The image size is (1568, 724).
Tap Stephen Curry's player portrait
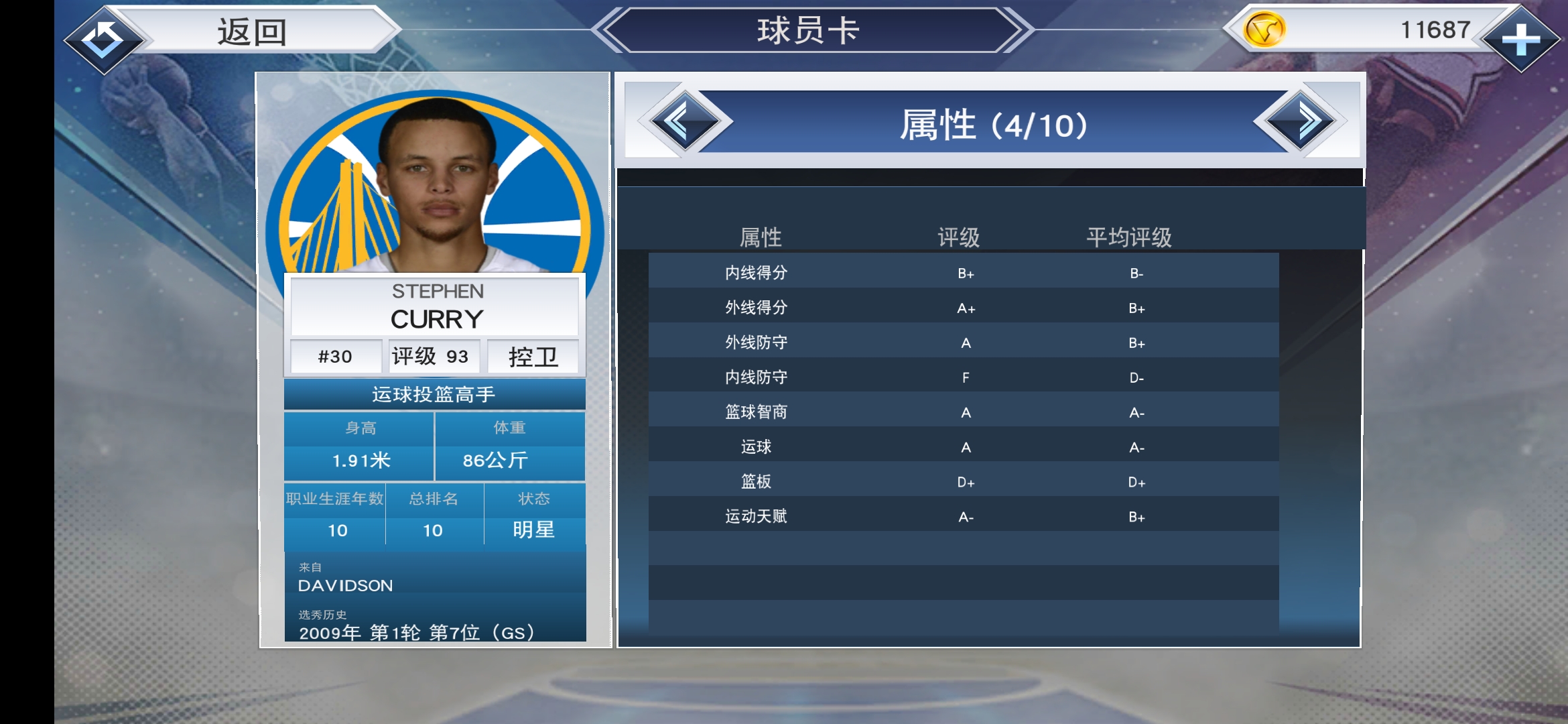point(436,184)
